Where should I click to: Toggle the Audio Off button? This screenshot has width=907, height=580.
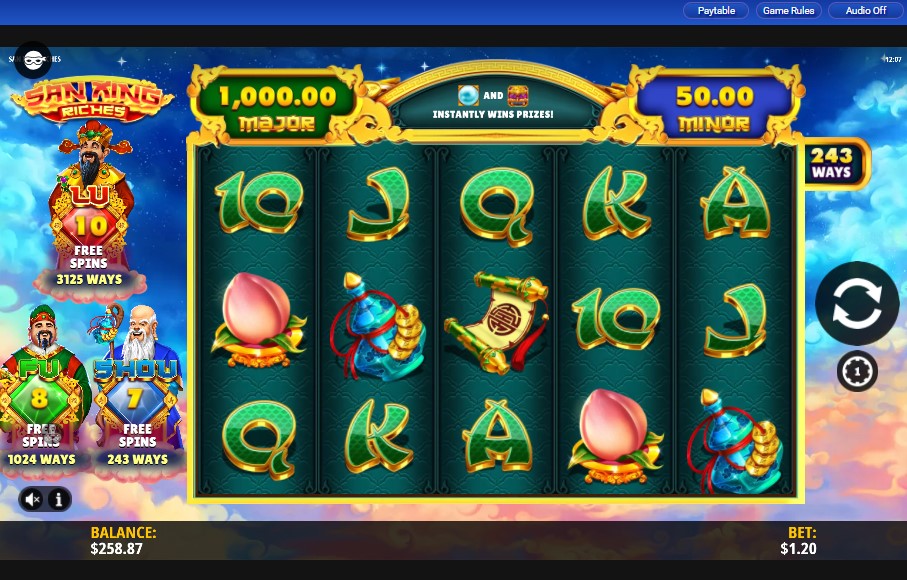865,11
